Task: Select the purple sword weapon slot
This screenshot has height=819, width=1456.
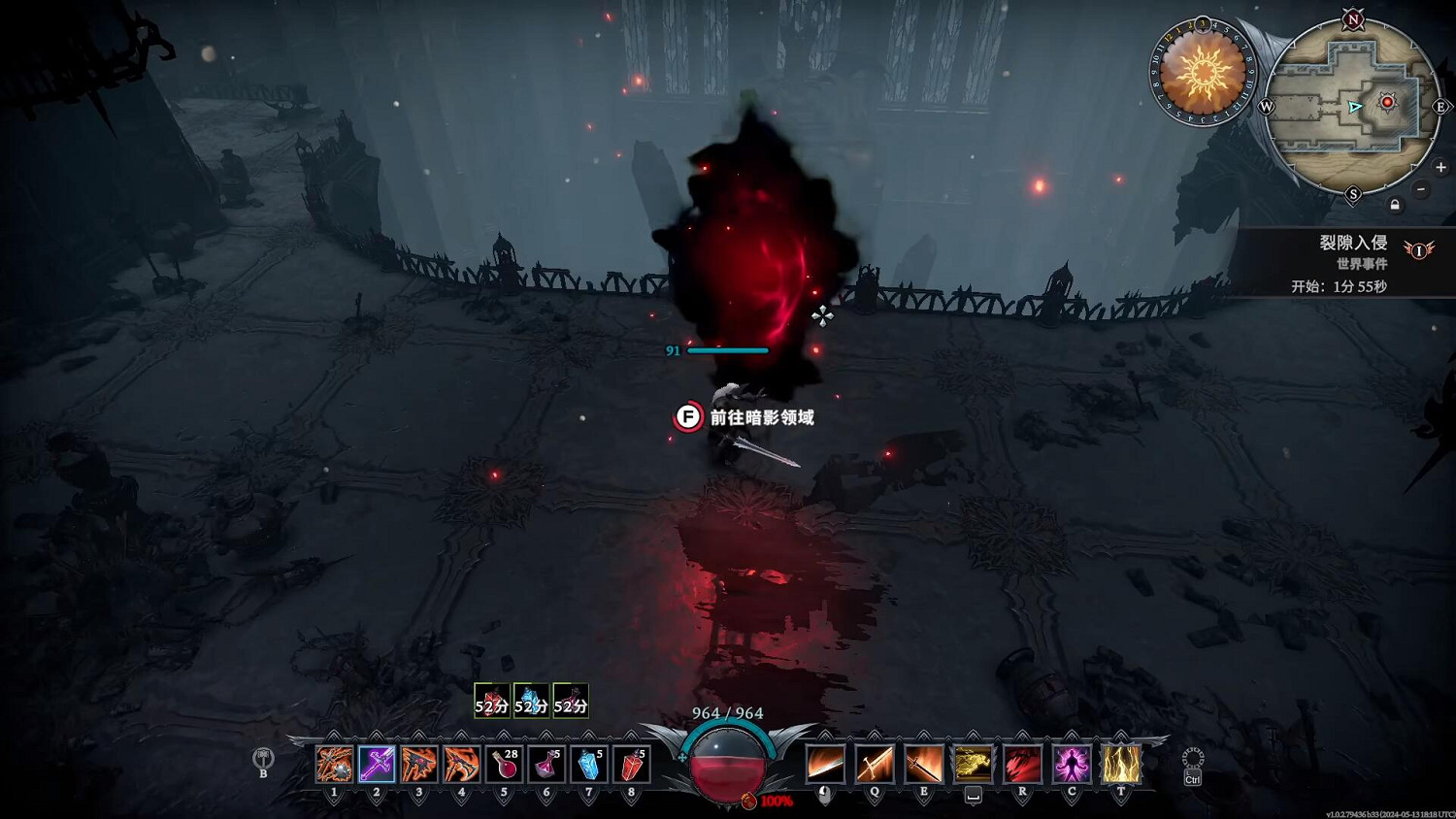Action: (x=377, y=765)
